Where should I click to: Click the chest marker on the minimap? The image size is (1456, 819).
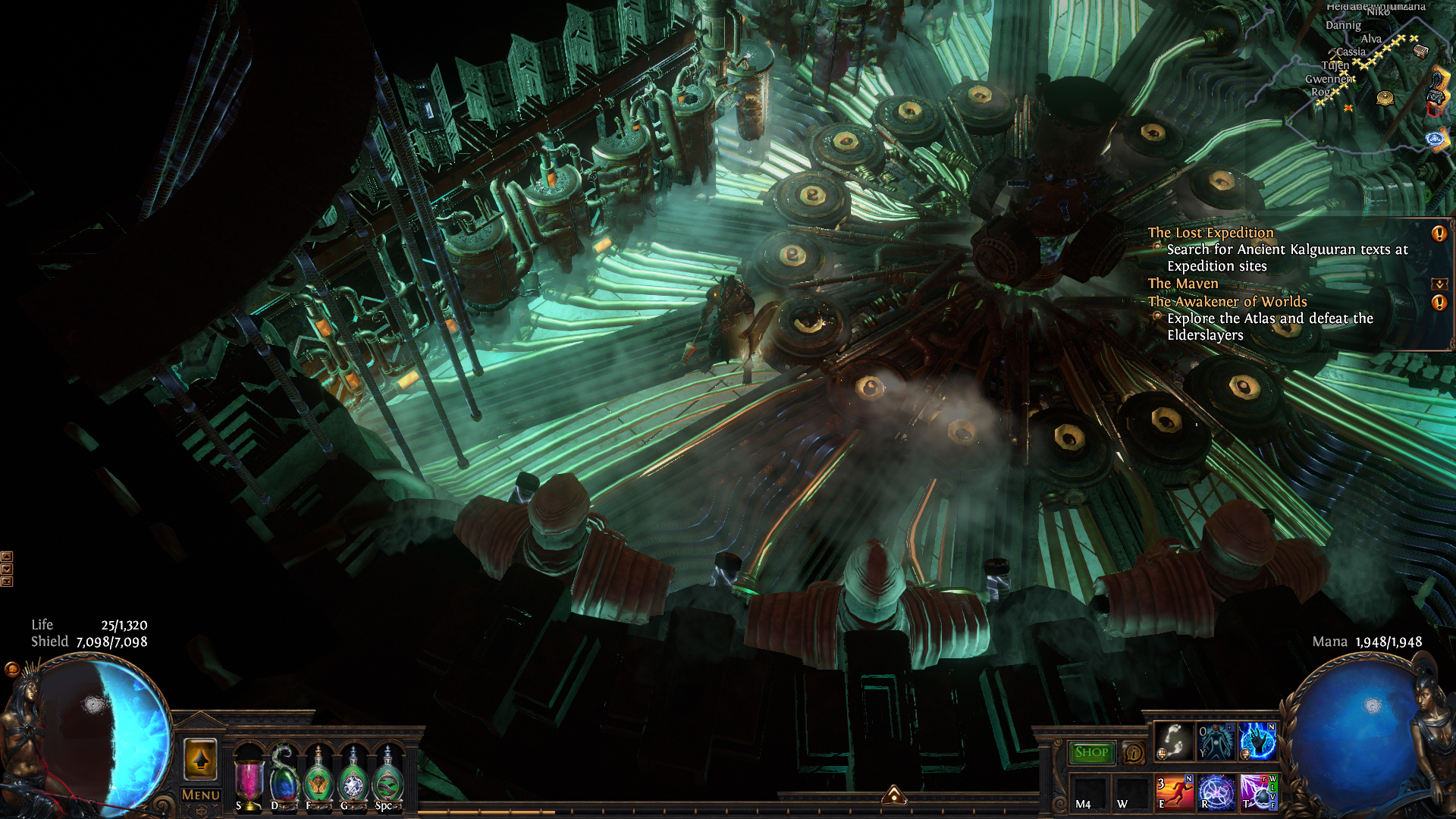click(1420, 51)
